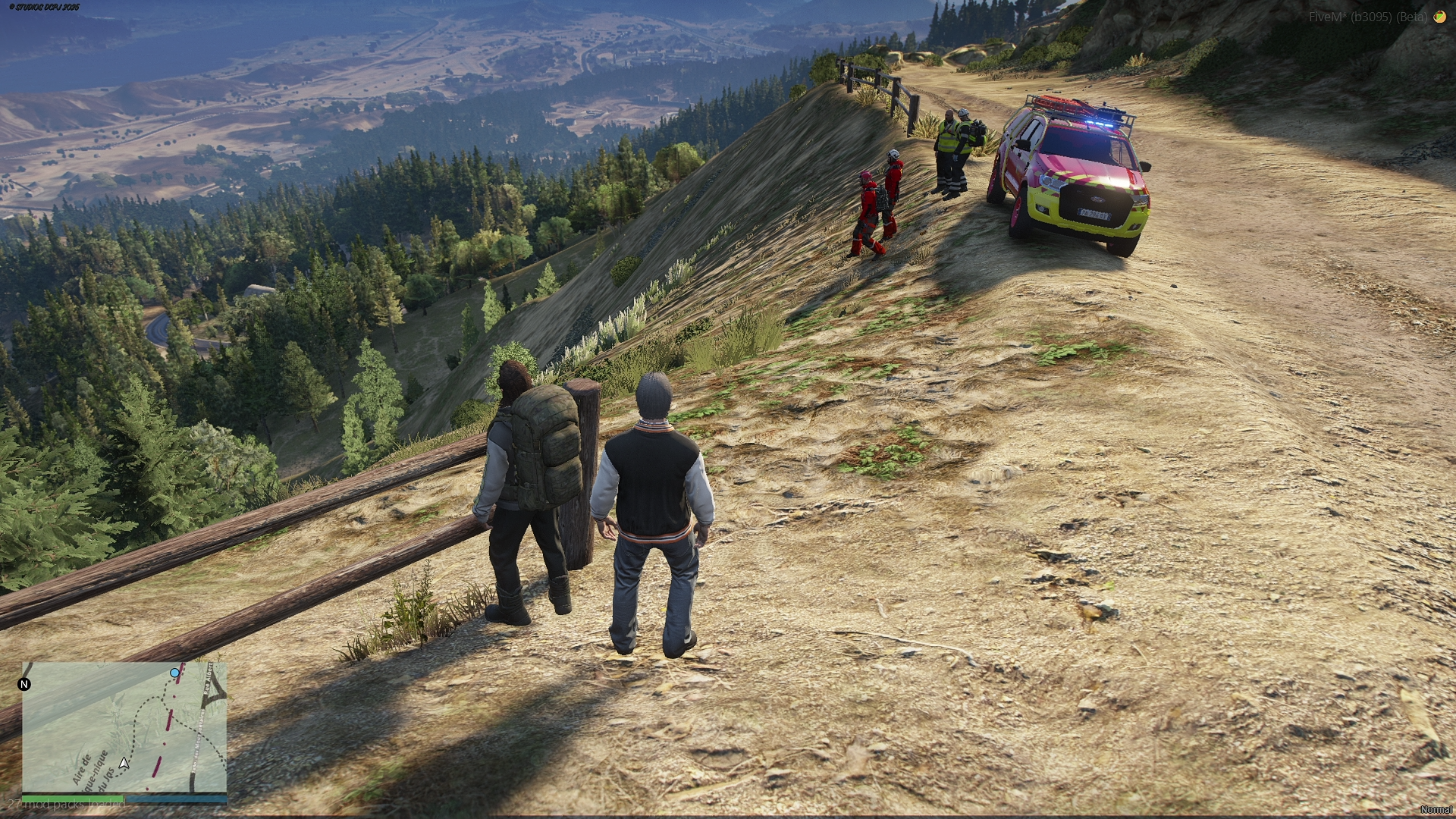Click the minimap in the corner

point(124,727)
